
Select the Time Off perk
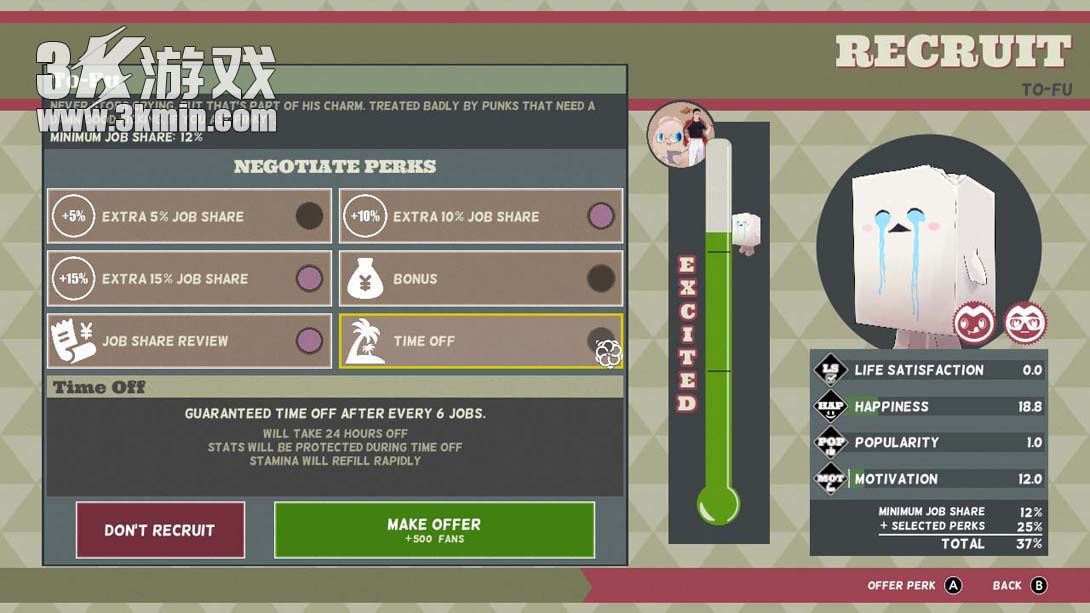(481, 341)
